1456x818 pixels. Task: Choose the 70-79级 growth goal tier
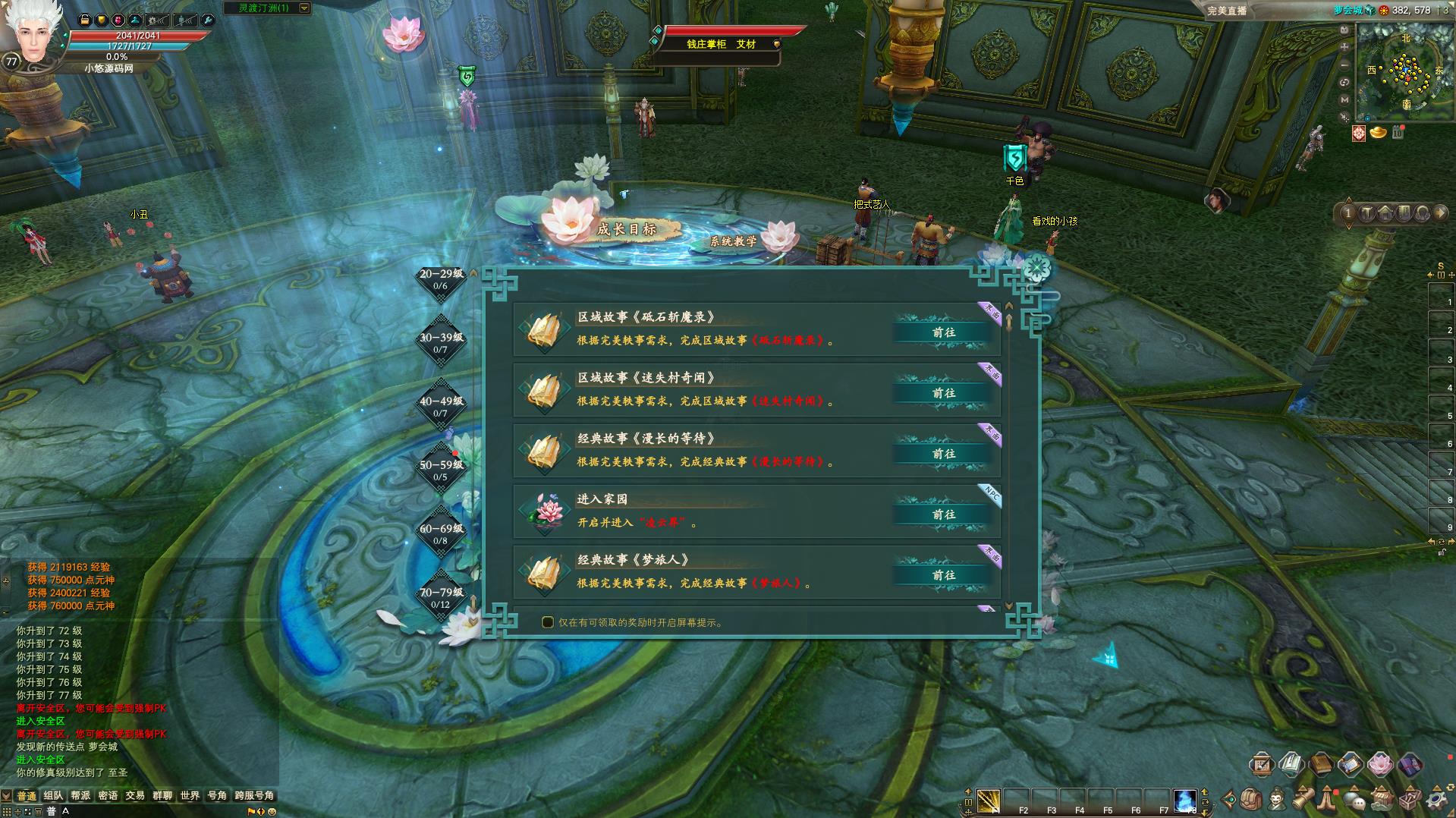(441, 597)
